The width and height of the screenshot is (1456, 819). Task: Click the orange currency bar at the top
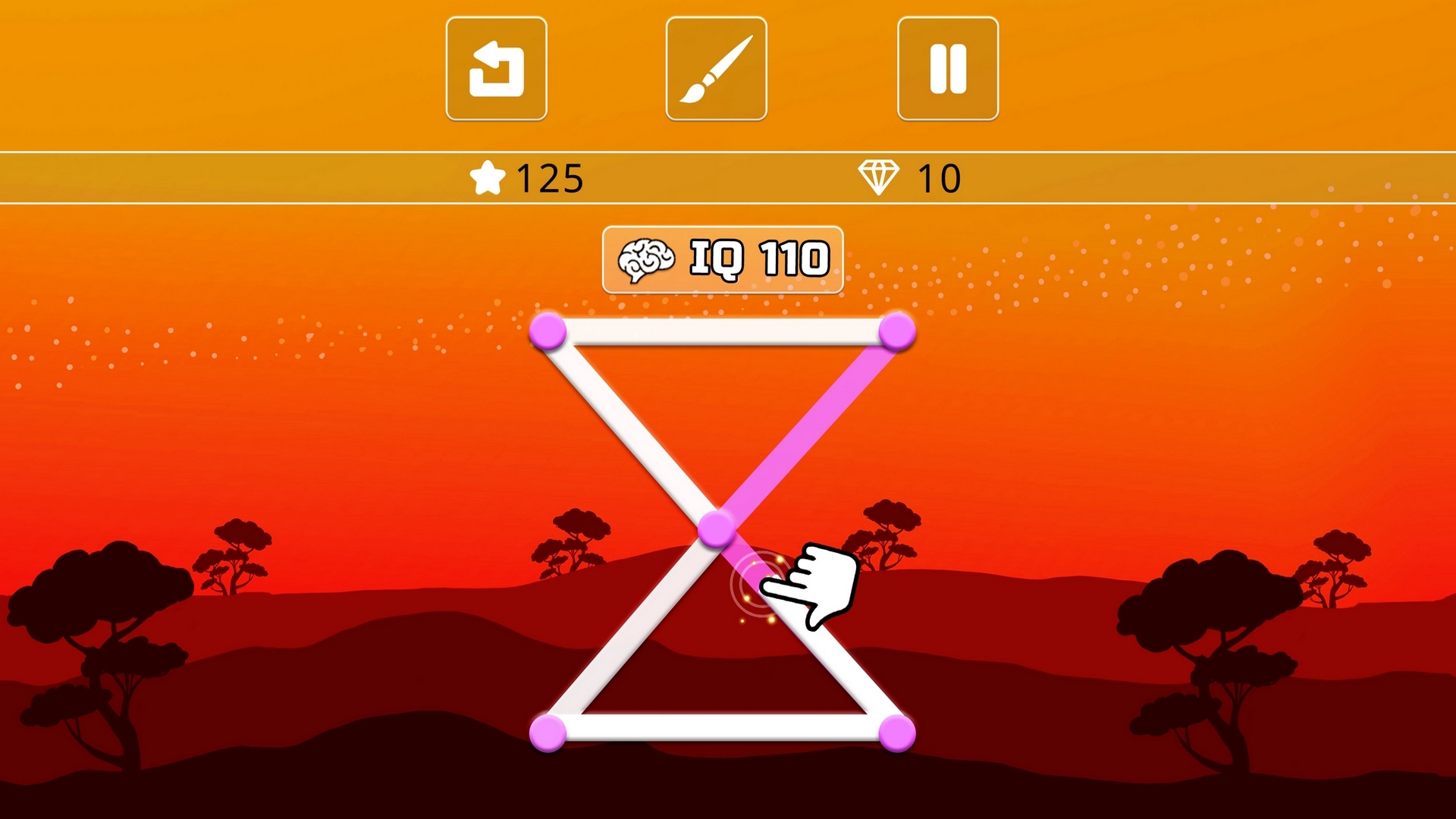point(303,177)
